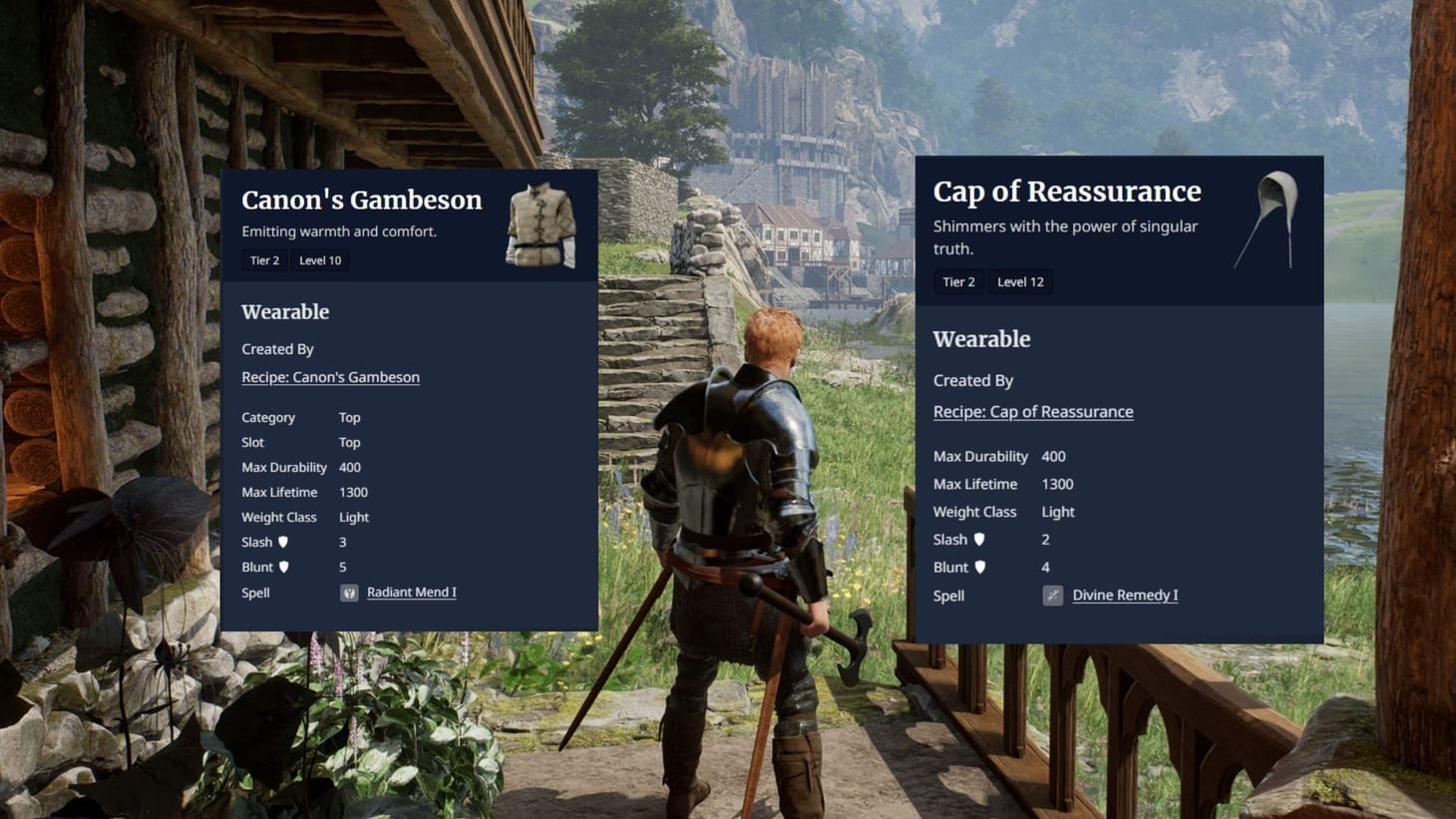Image resolution: width=1456 pixels, height=819 pixels.
Task: Click the Weight Class Light value on Canon's Gambeson
Action: 354,517
